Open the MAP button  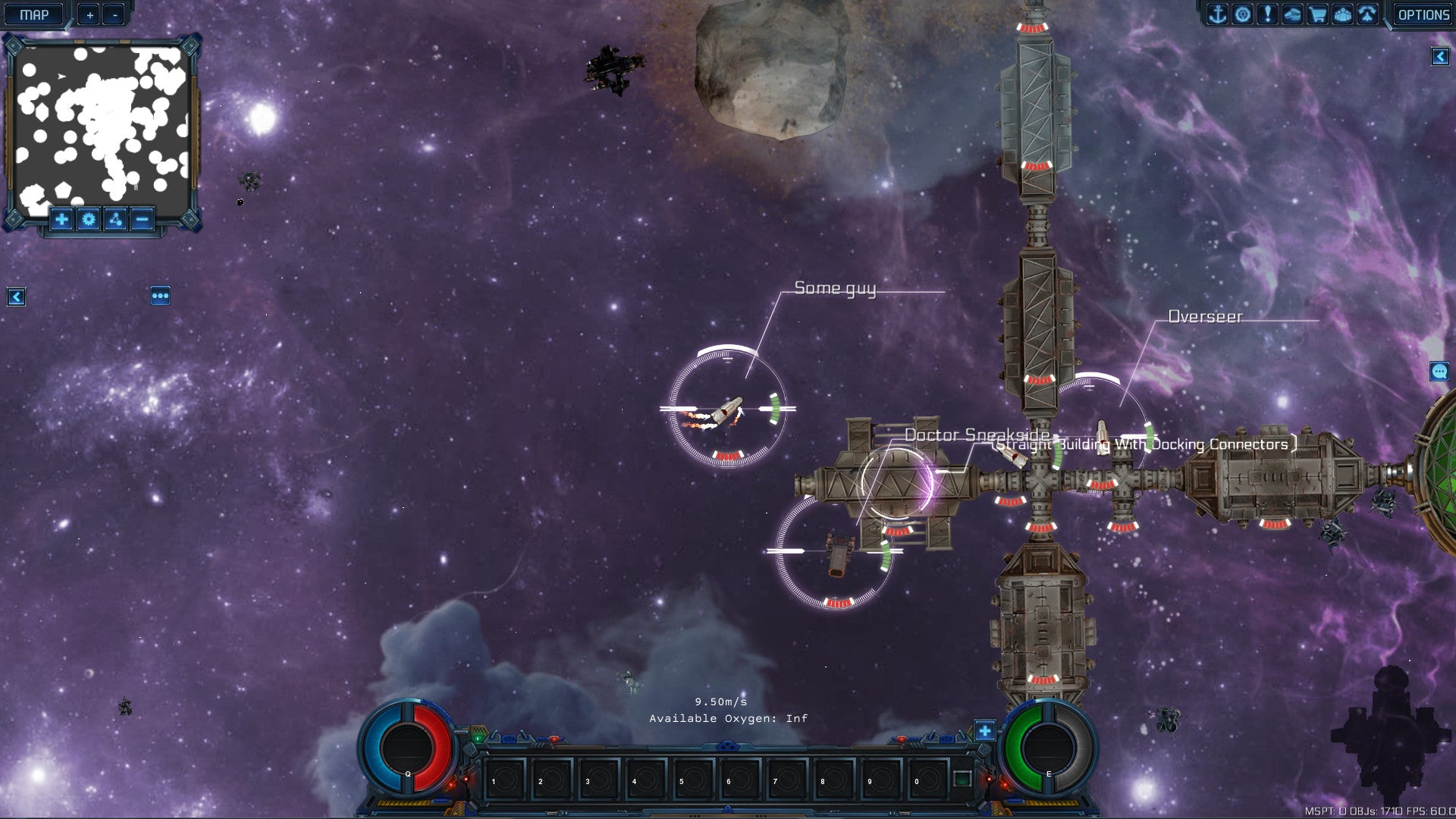[x=34, y=14]
